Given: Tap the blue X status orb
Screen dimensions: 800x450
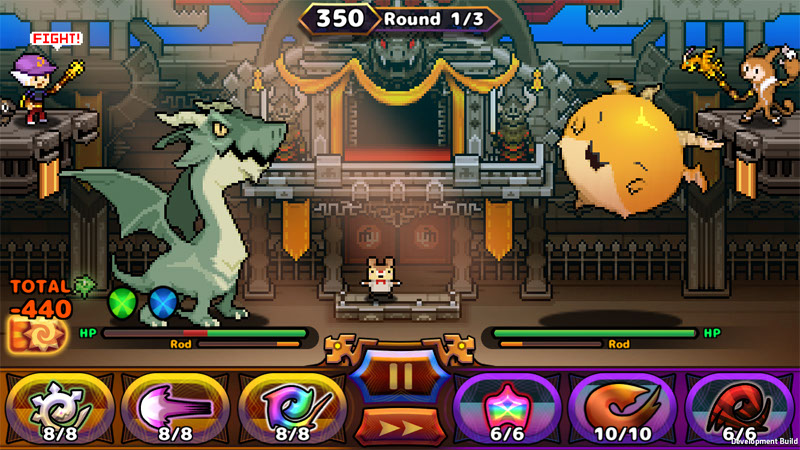Looking at the screenshot, I should (163, 301).
